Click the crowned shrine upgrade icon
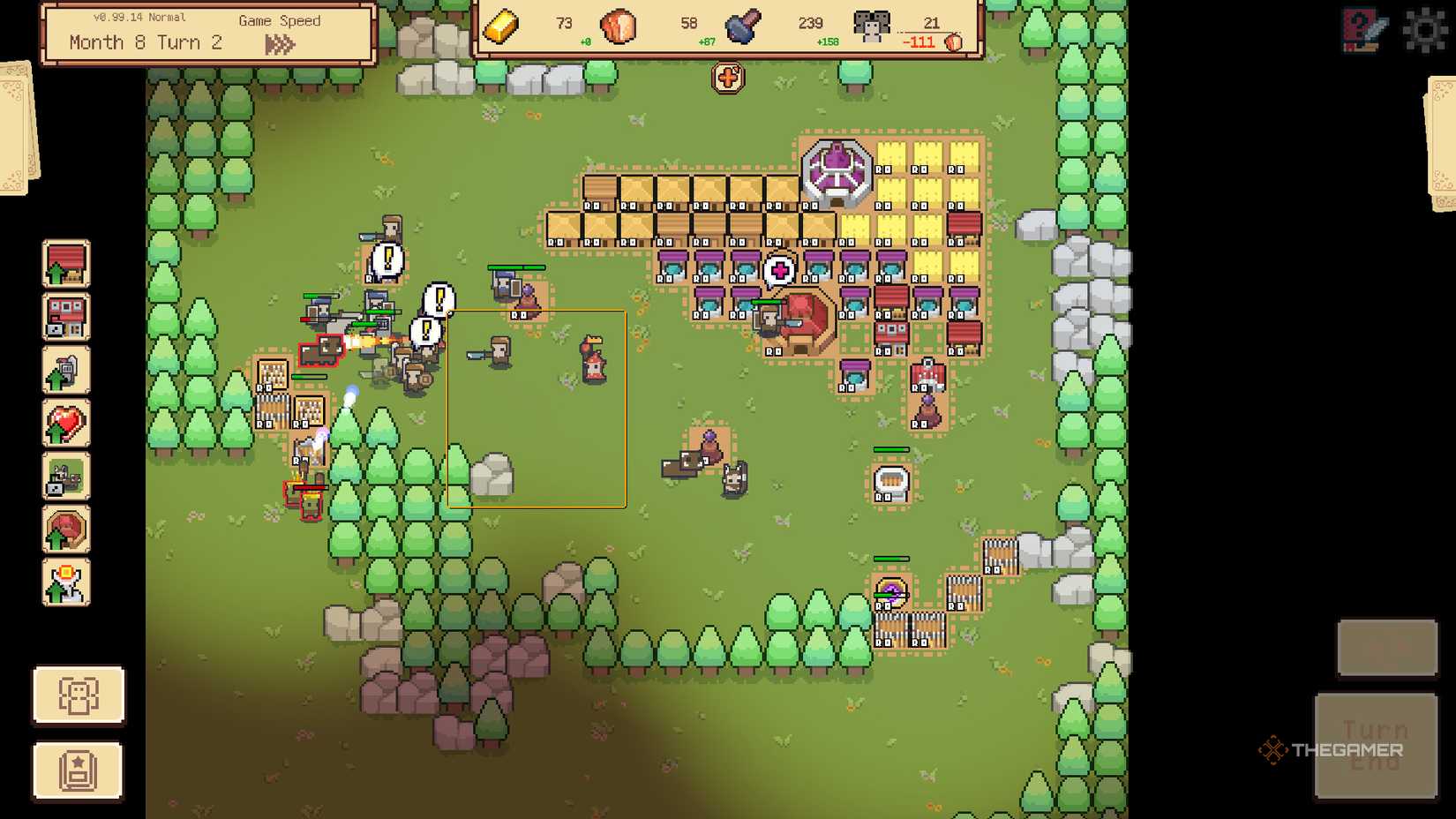This screenshot has height=819, width=1456. coord(66,583)
